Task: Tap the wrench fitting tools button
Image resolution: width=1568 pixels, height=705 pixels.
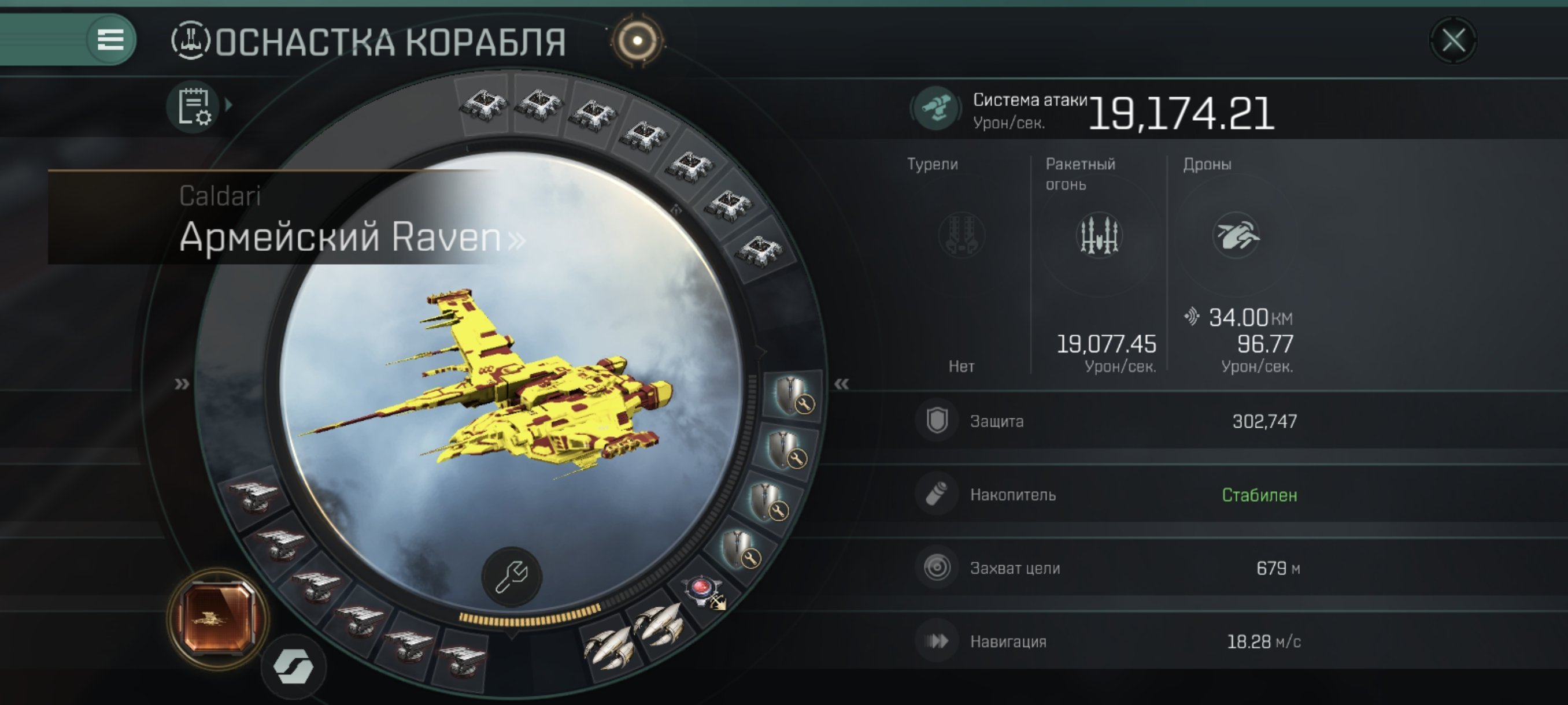Action: [511, 577]
